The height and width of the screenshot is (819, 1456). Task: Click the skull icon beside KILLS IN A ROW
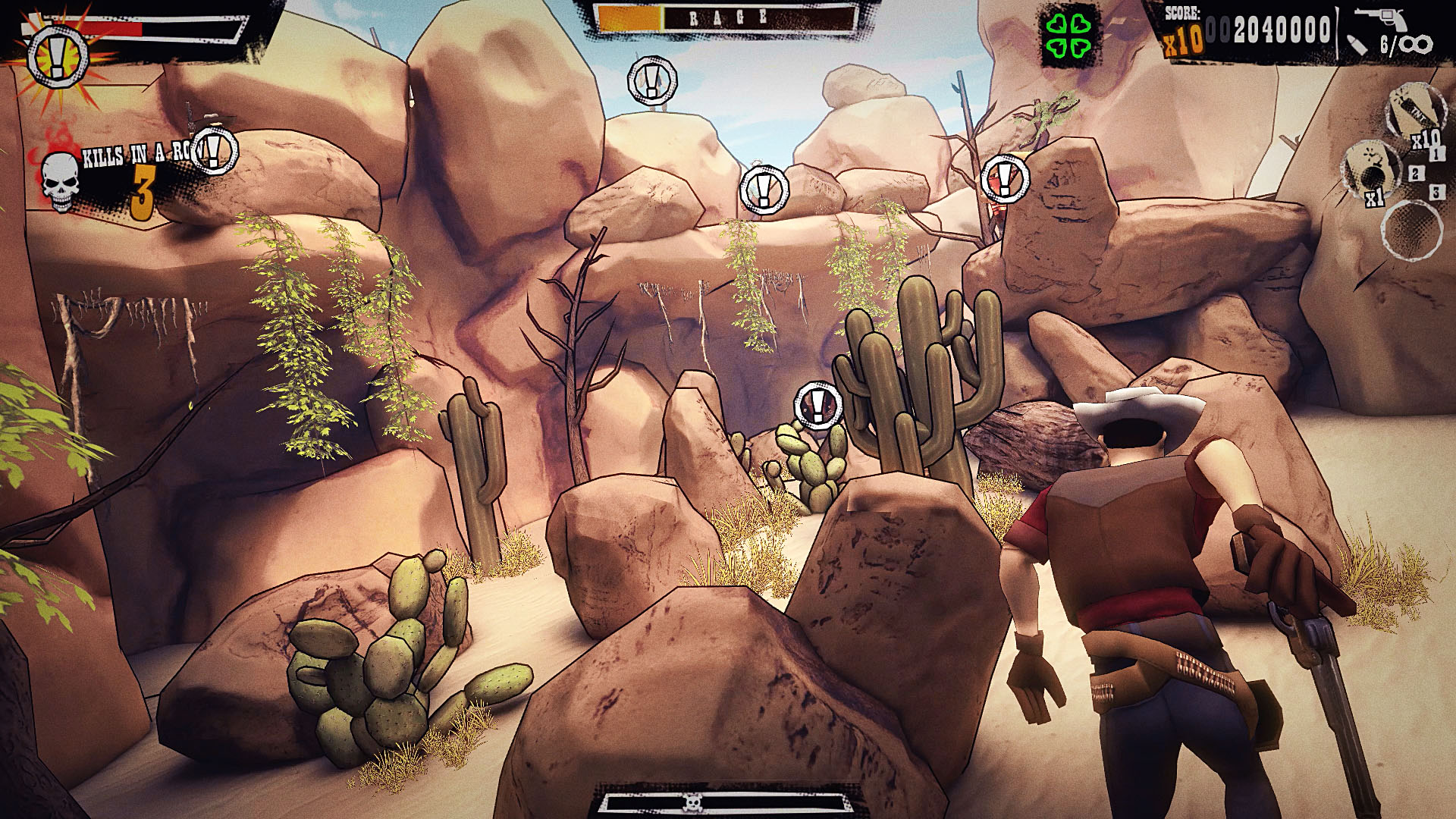click(61, 180)
